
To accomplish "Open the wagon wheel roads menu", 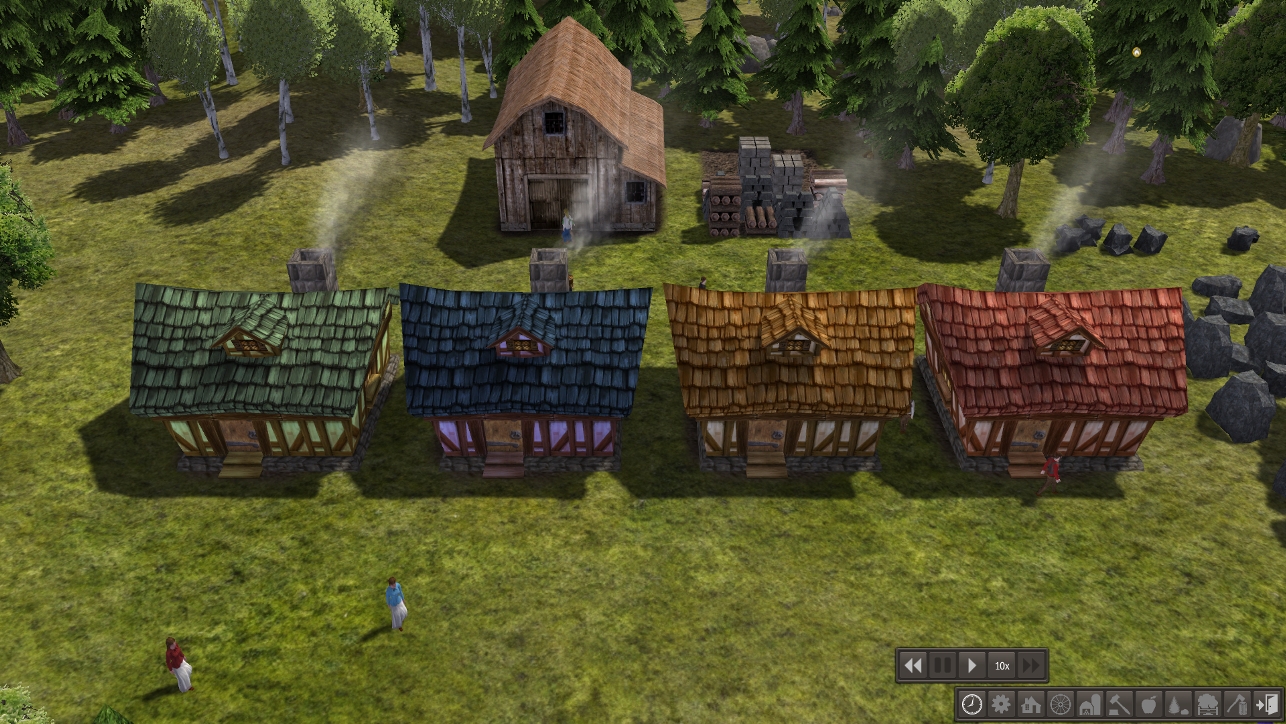I will click(x=1060, y=704).
